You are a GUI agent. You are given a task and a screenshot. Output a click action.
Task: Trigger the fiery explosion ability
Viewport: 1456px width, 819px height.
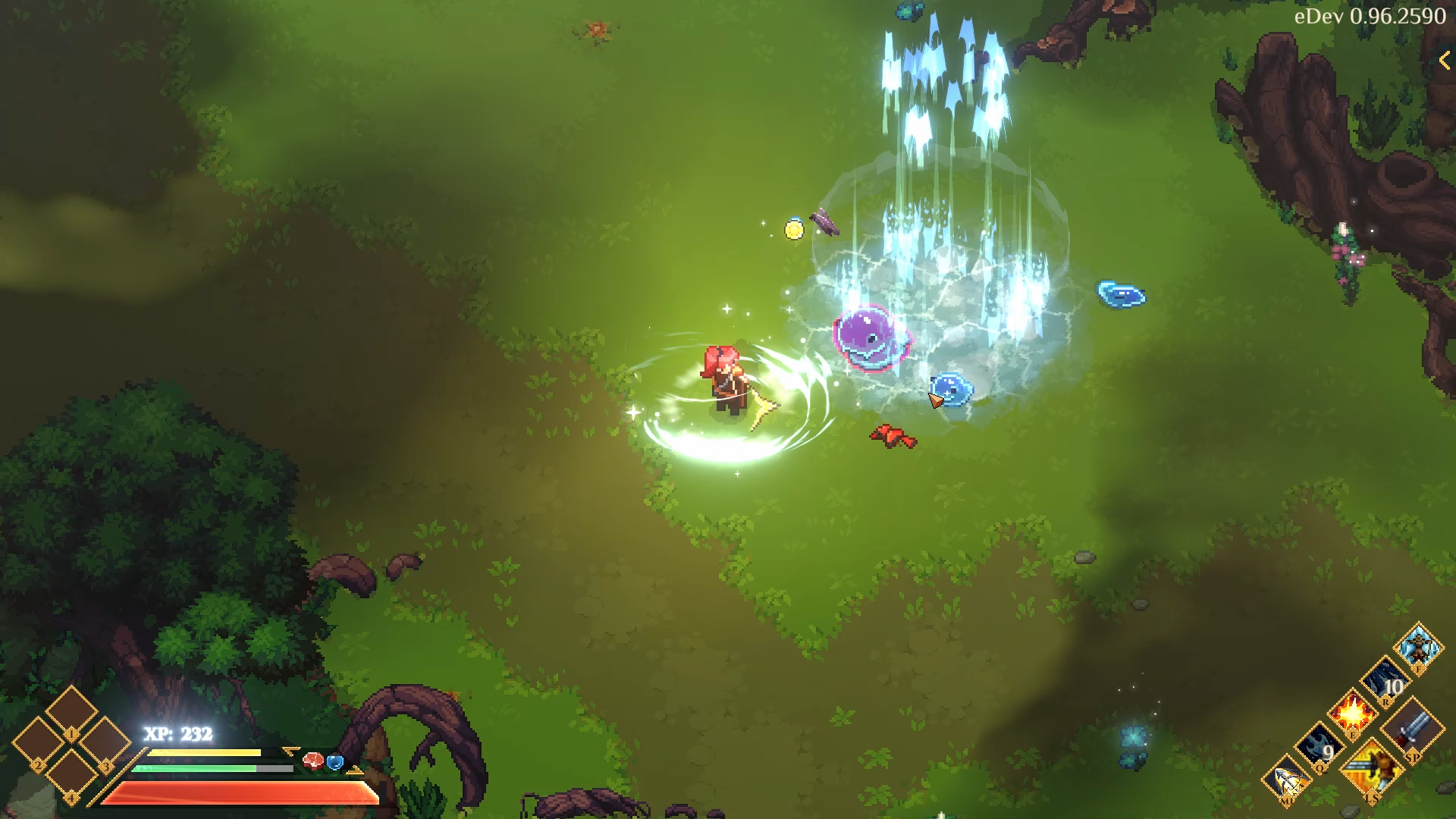[x=1353, y=715]
